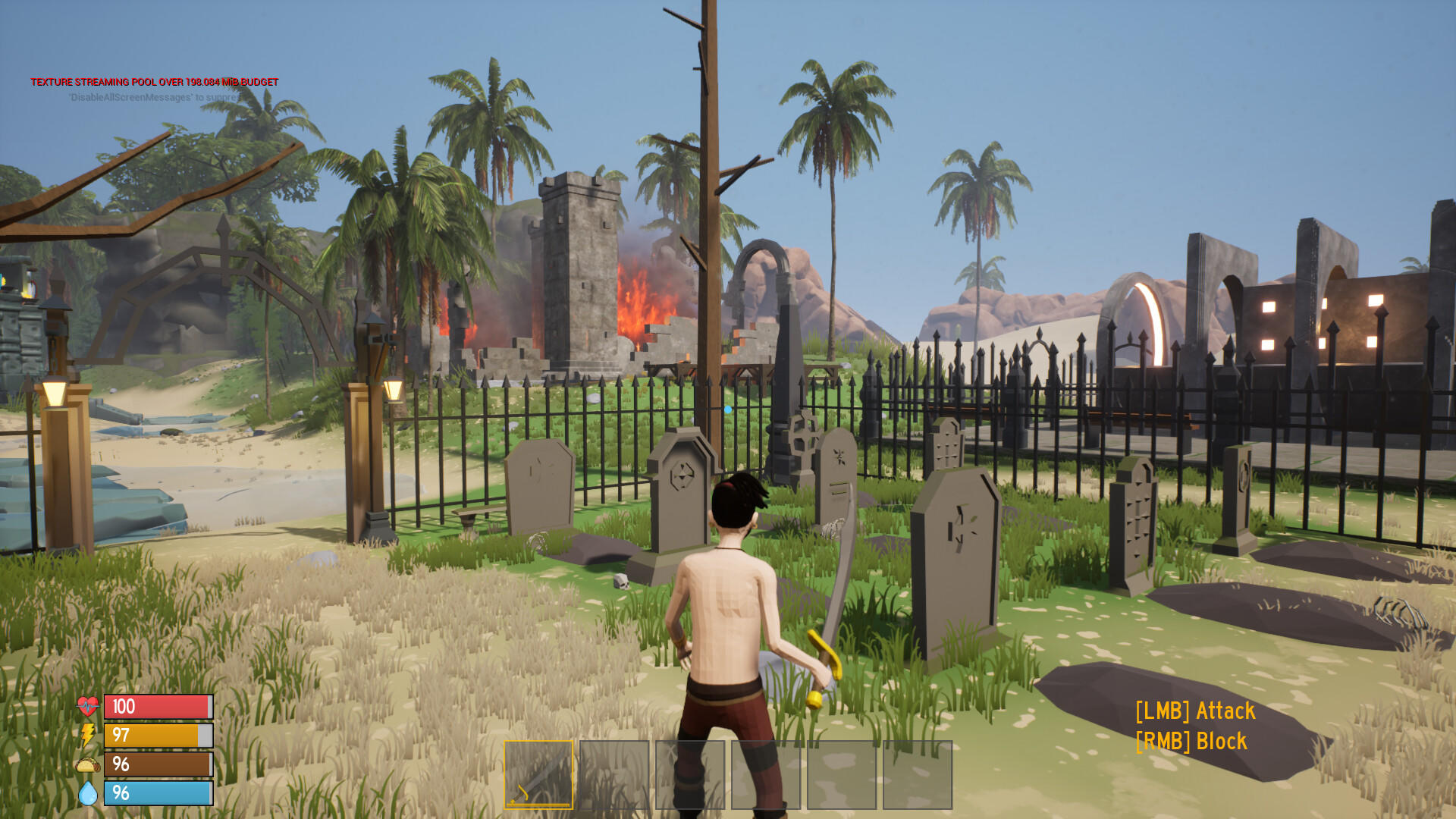The width and height of the screenshot is (1456, 819).
Task: Click the [LMB] Attack hint label
Action: pyautogui.click(x=1195, y=711)
